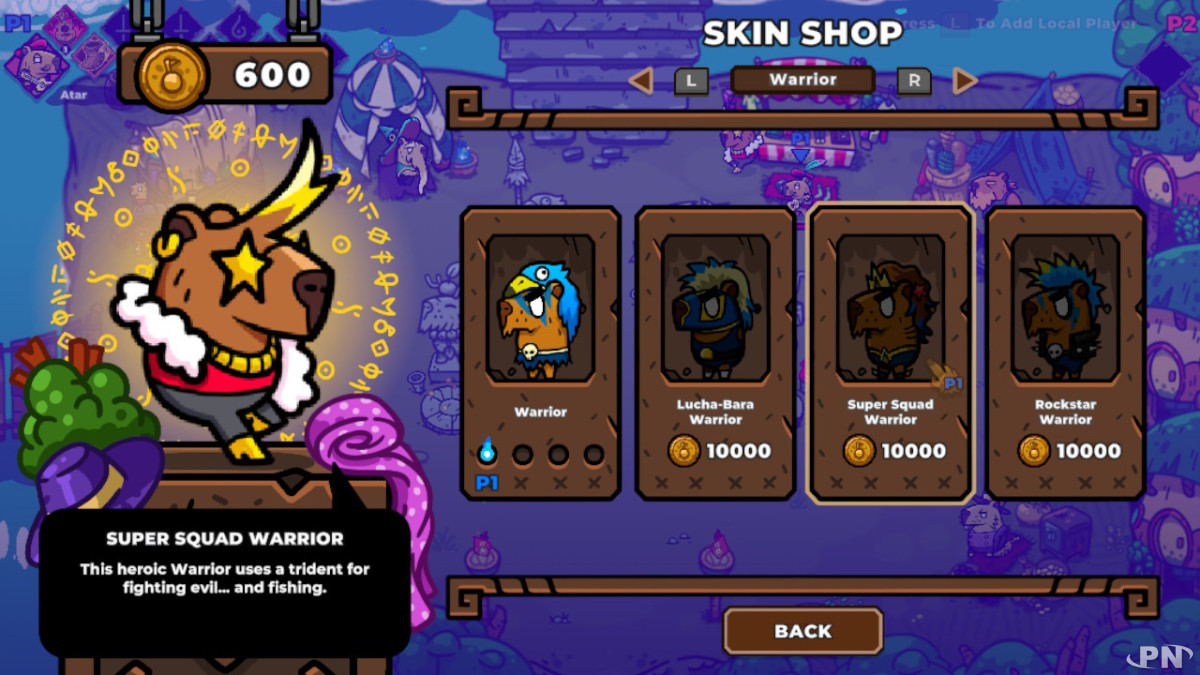The width and height of the screenshot is (1200, 675).
Task: Pick the Super Squad Warrior skin card
Action: click(890, 352)
